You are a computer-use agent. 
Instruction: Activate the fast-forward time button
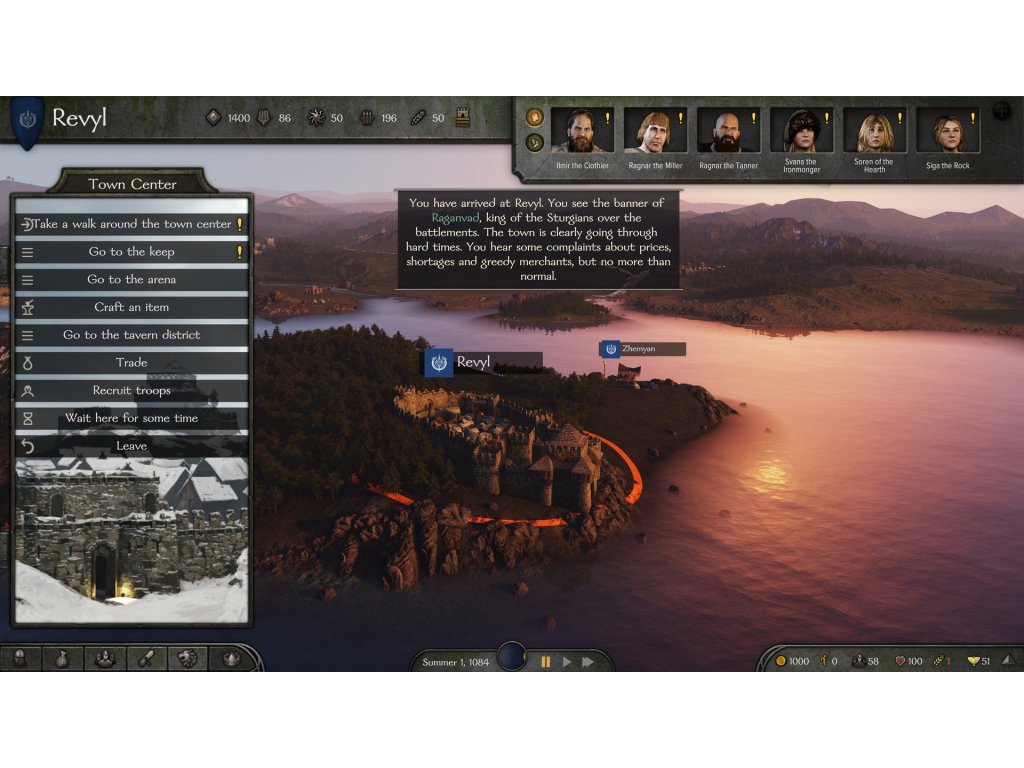[x=588, y=662]
